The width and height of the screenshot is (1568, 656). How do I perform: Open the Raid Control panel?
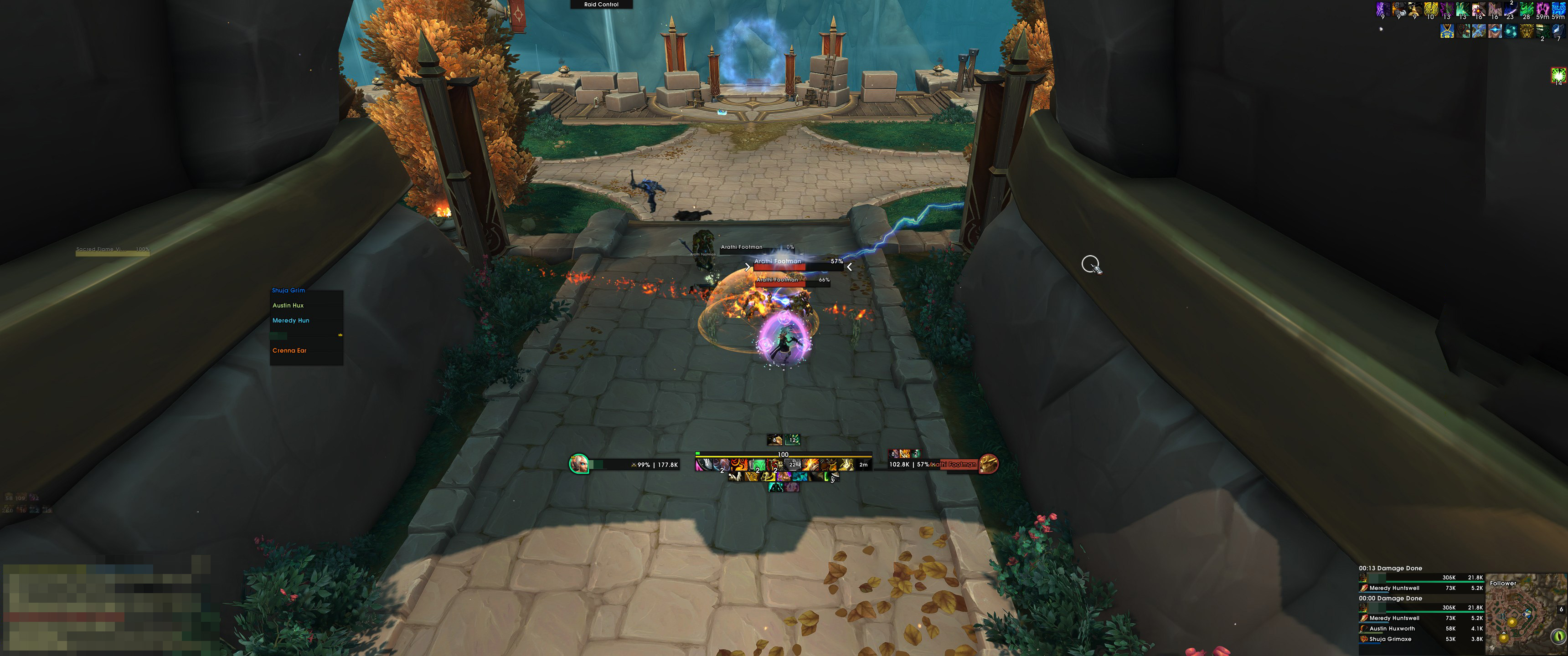coord(601,4)
